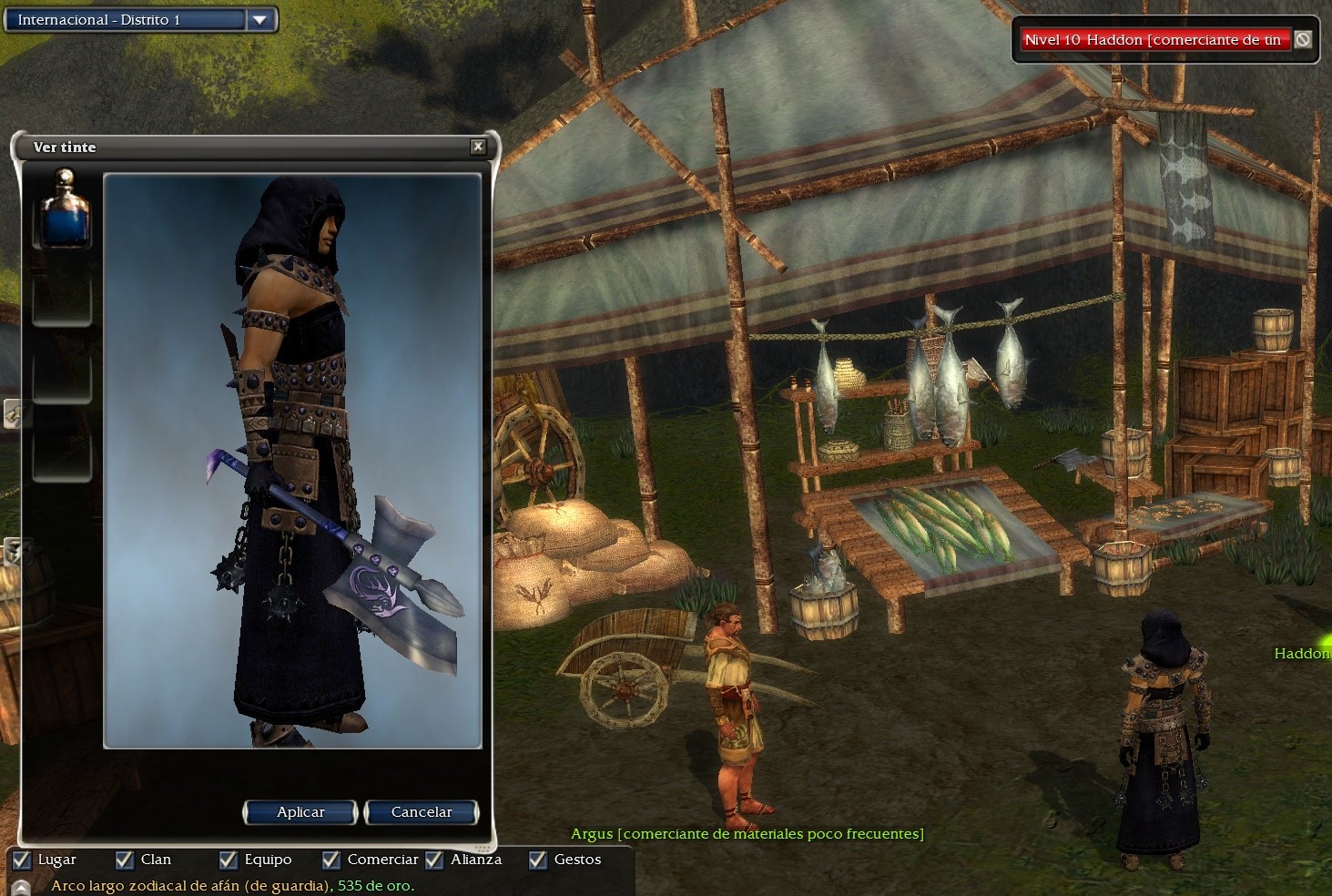The height and width of the screenshot is (896, 1332).
Task: Toggle the Gestos chat channel checkbox
Action: (538, 860)
